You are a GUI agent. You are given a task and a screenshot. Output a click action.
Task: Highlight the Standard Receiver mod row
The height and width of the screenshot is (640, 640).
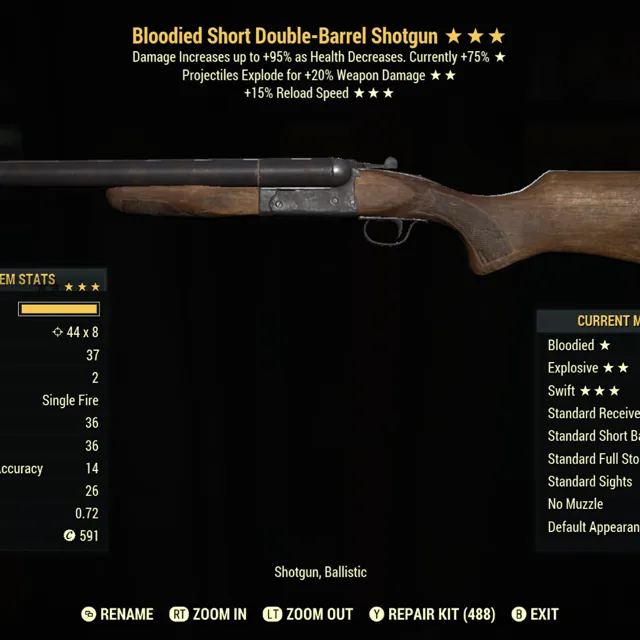pos(593,413)
